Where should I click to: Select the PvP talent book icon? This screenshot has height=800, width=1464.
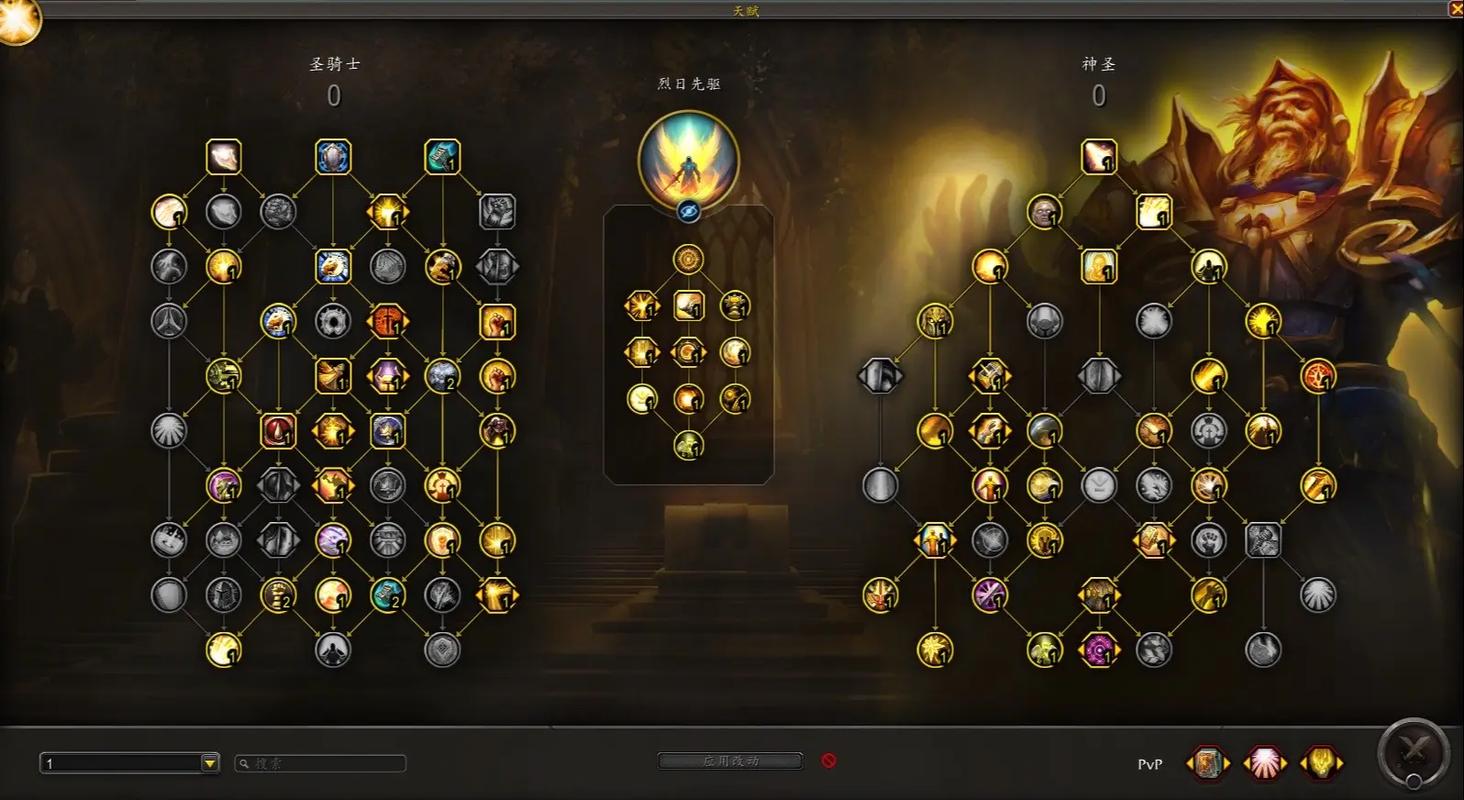pyautogui.click(x=1208, y=763)
